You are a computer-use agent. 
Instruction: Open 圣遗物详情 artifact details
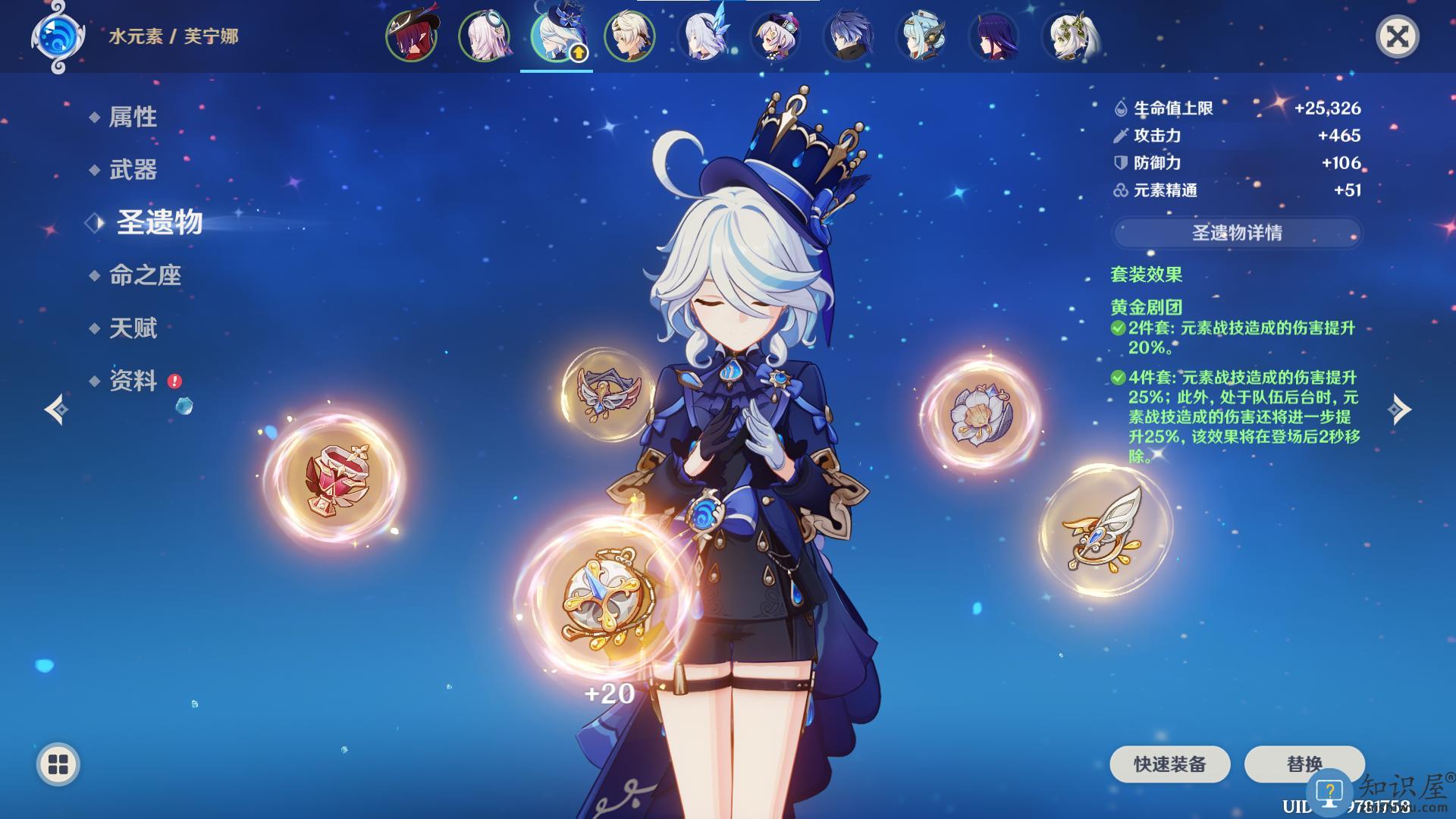click(1237, 233)
